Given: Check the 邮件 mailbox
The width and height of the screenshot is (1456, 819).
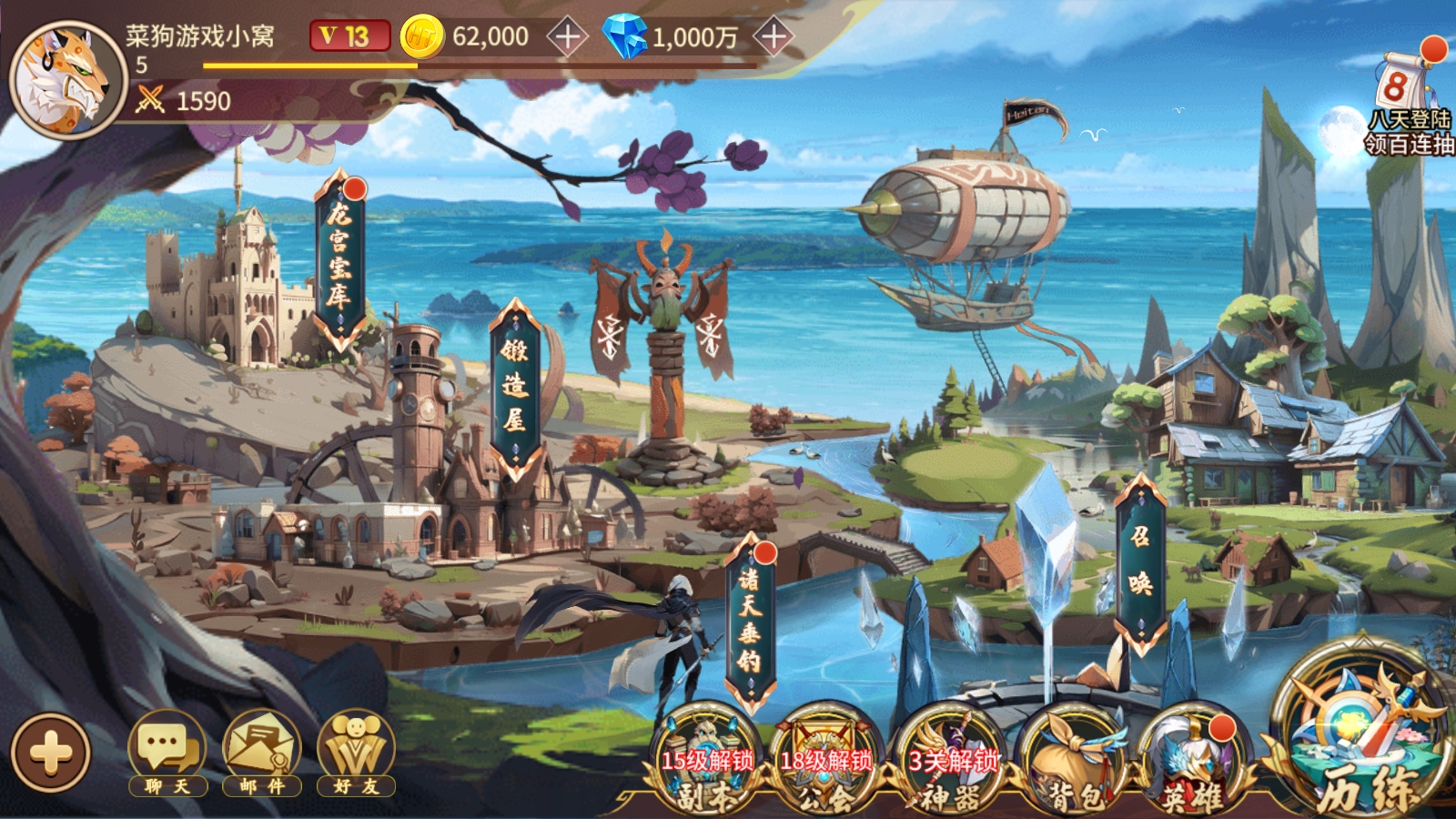Looking at the screenshot, I should click(262, 753).
